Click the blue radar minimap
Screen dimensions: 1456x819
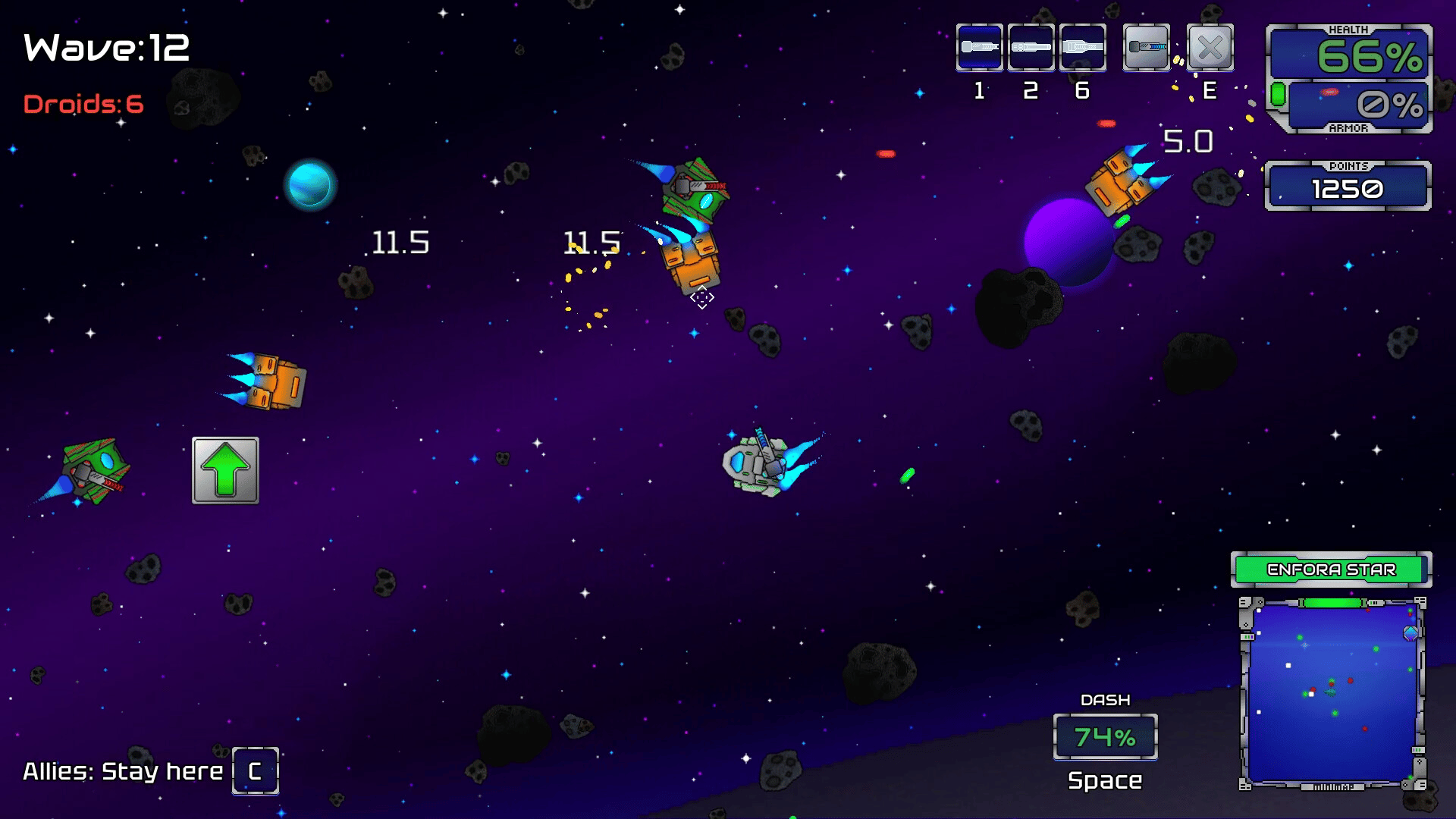(1332, 693)
